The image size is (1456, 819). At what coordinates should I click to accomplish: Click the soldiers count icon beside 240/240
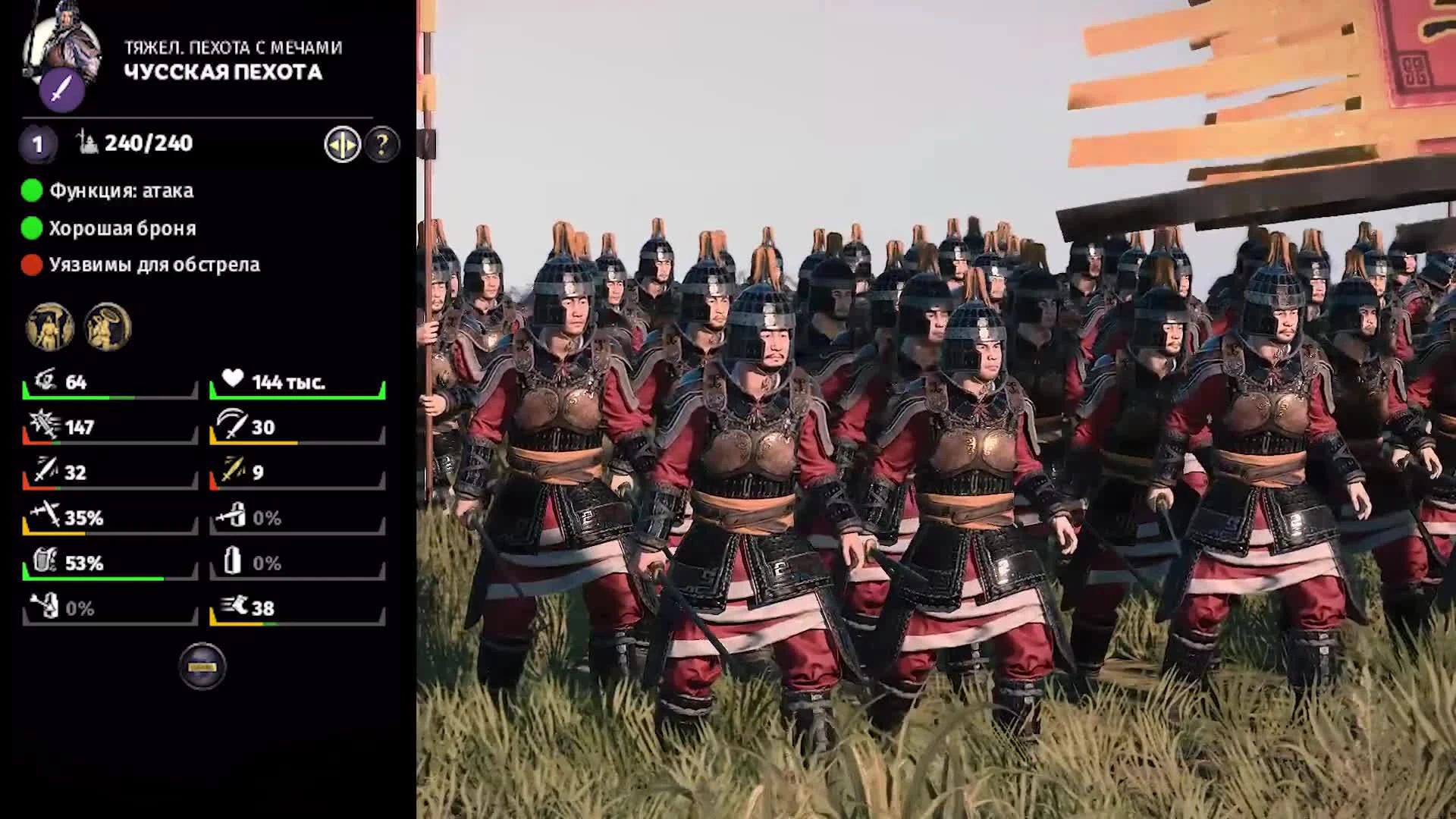(86, 141)
